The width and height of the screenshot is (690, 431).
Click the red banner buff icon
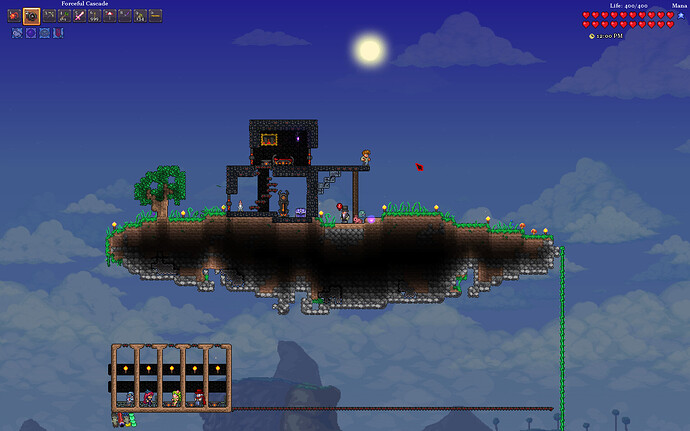58,33
